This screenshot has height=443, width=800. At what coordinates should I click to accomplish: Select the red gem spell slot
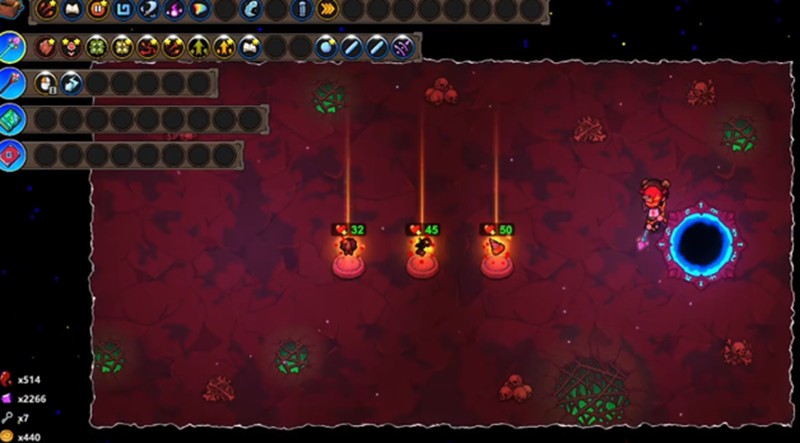46,47
